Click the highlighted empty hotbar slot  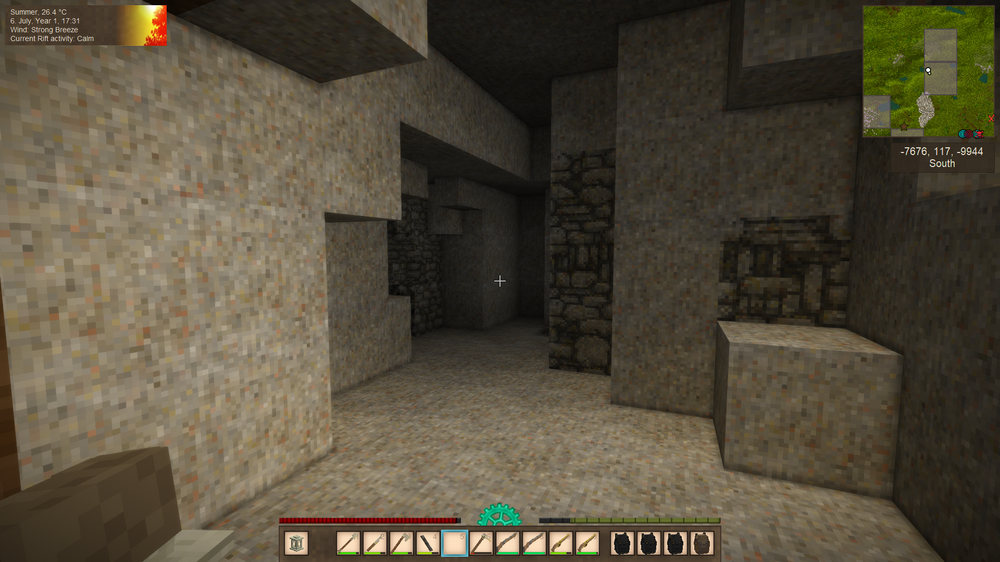(454, 543)
